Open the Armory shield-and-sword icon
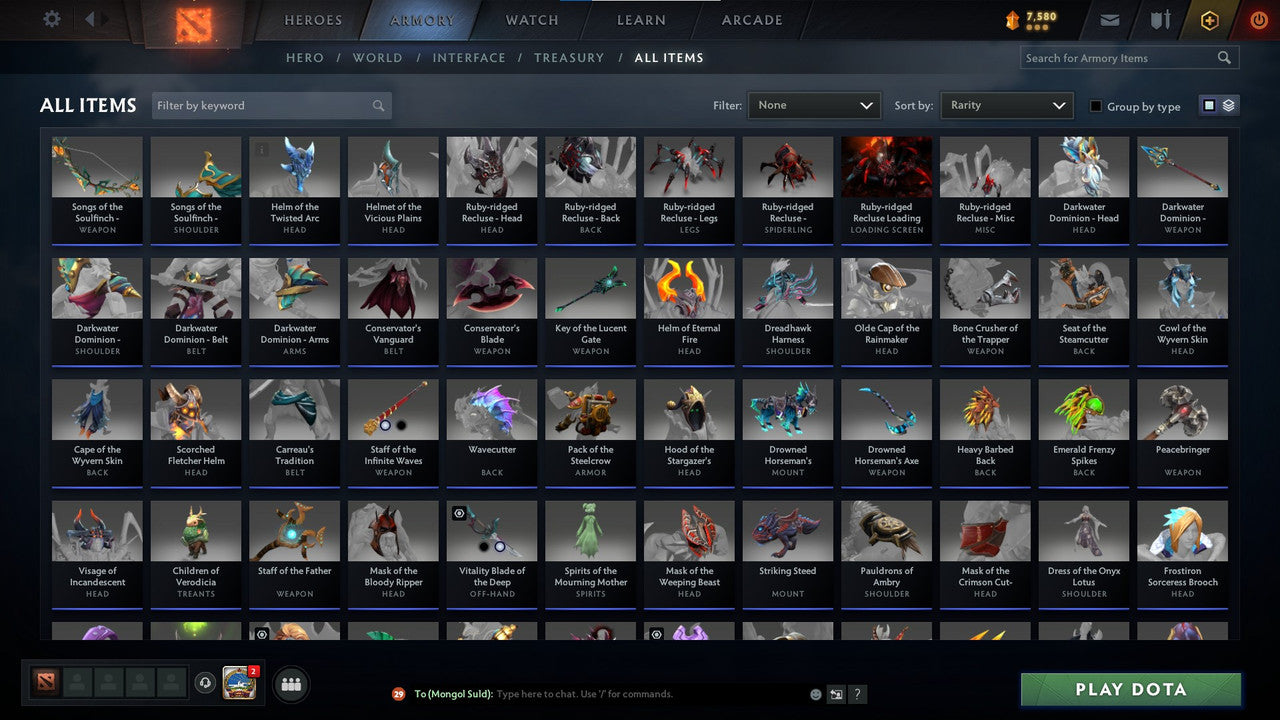1280x720 pixels. (1160, 18)
